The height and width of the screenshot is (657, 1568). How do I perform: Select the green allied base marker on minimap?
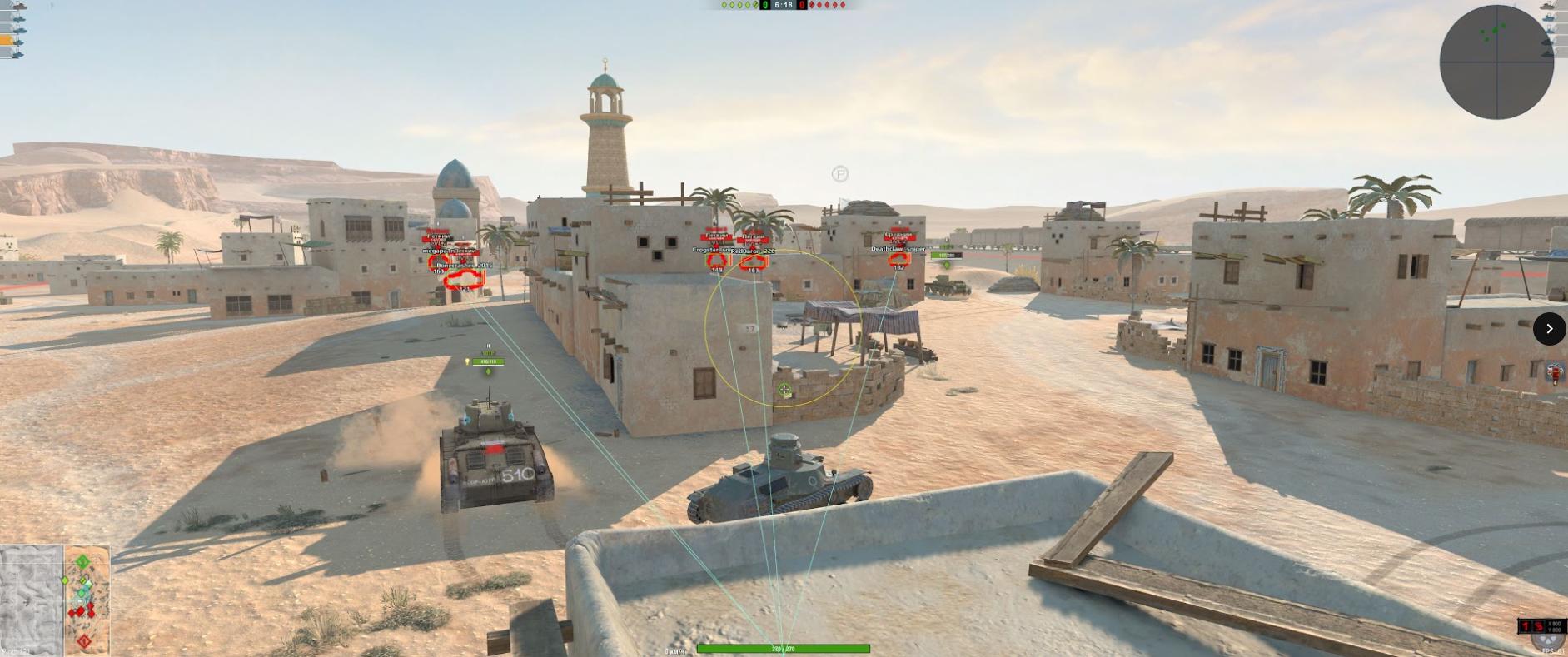(82, 562)
